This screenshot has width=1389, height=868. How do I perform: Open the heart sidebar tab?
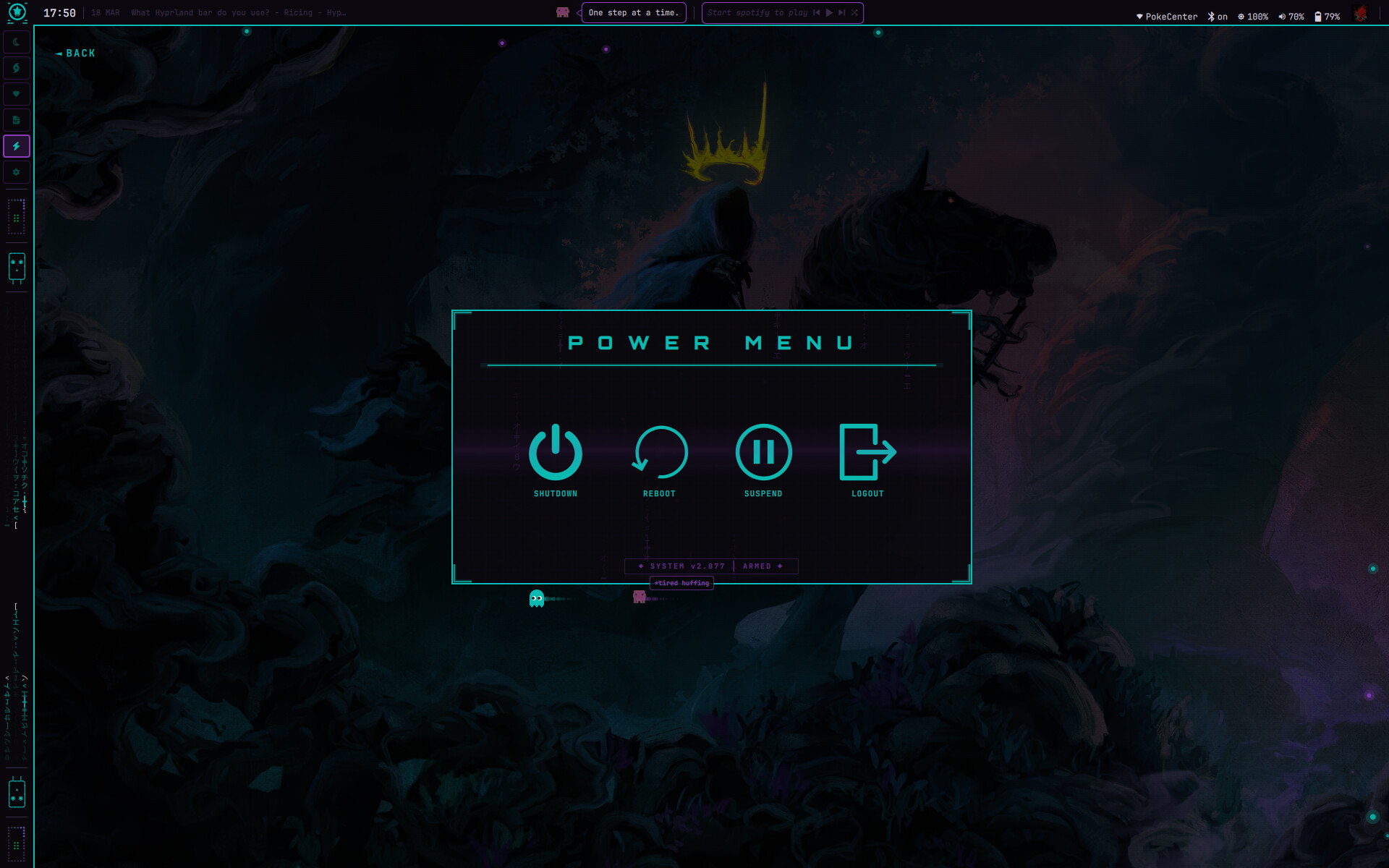[x=17, y=94]
